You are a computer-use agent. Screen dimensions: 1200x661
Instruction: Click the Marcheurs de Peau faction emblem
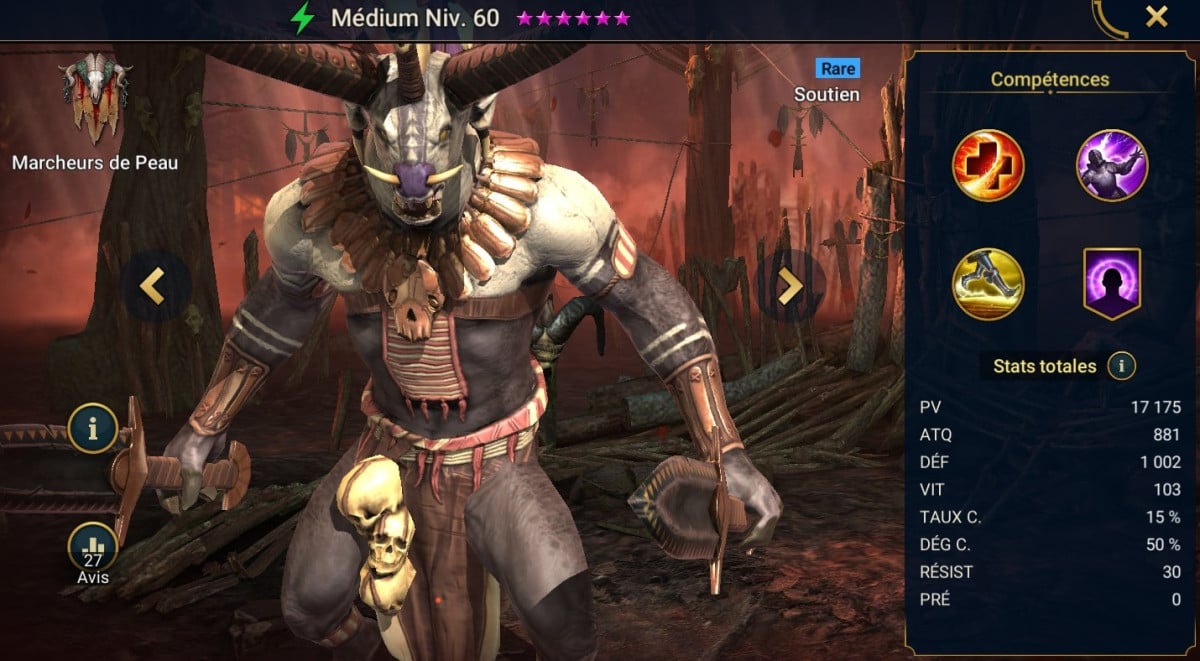pos(95,95)
